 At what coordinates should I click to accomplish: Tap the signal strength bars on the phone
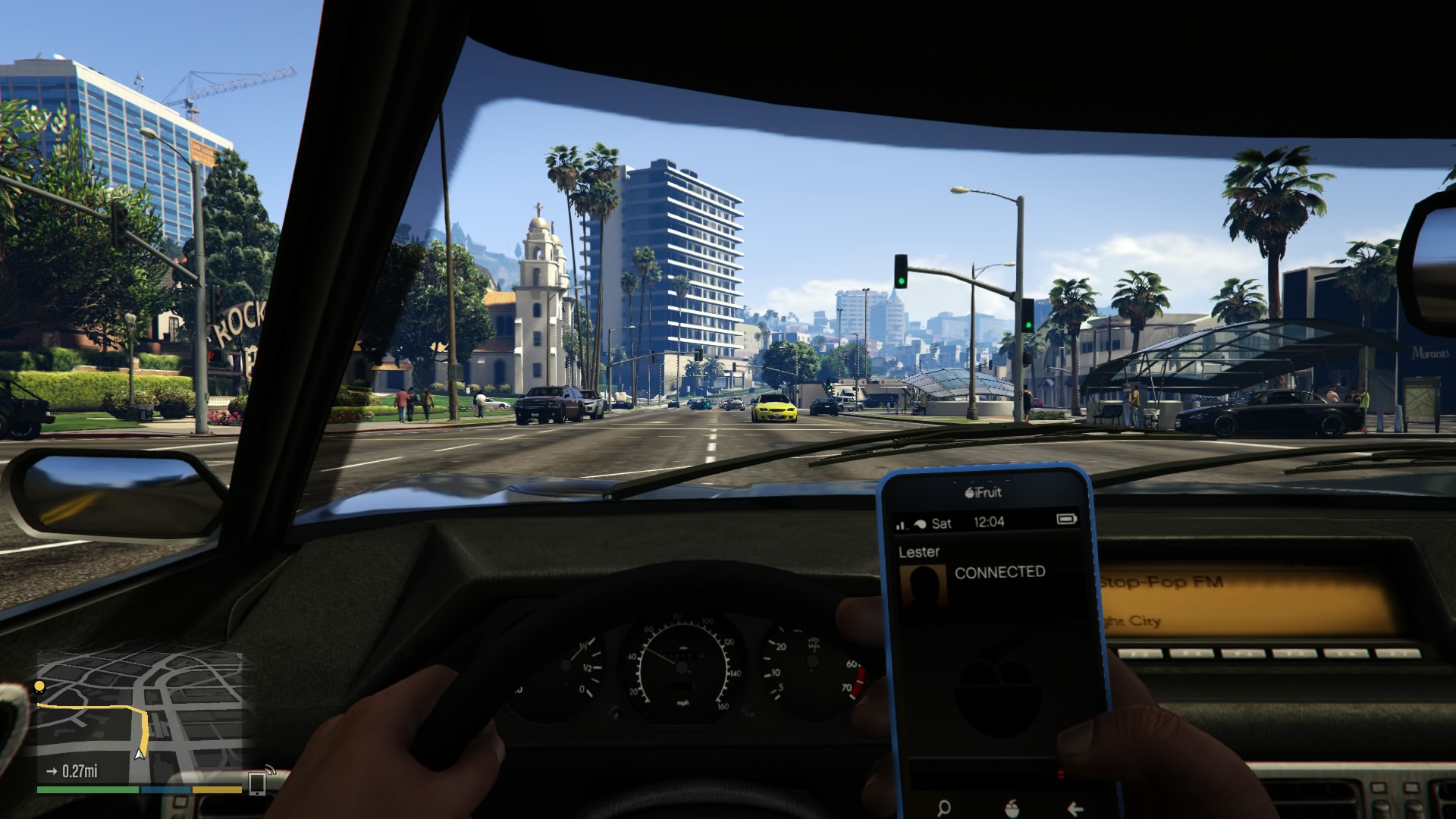coord(901,522)
